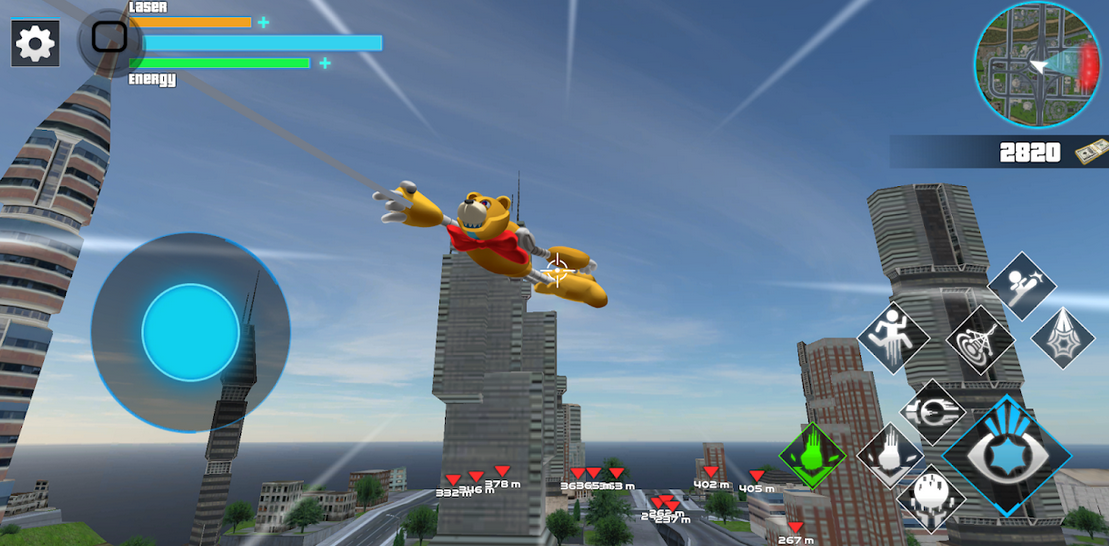Tap the plus beside the Energy bar
Screen dimensions: 1109x546
coord(325,63)
